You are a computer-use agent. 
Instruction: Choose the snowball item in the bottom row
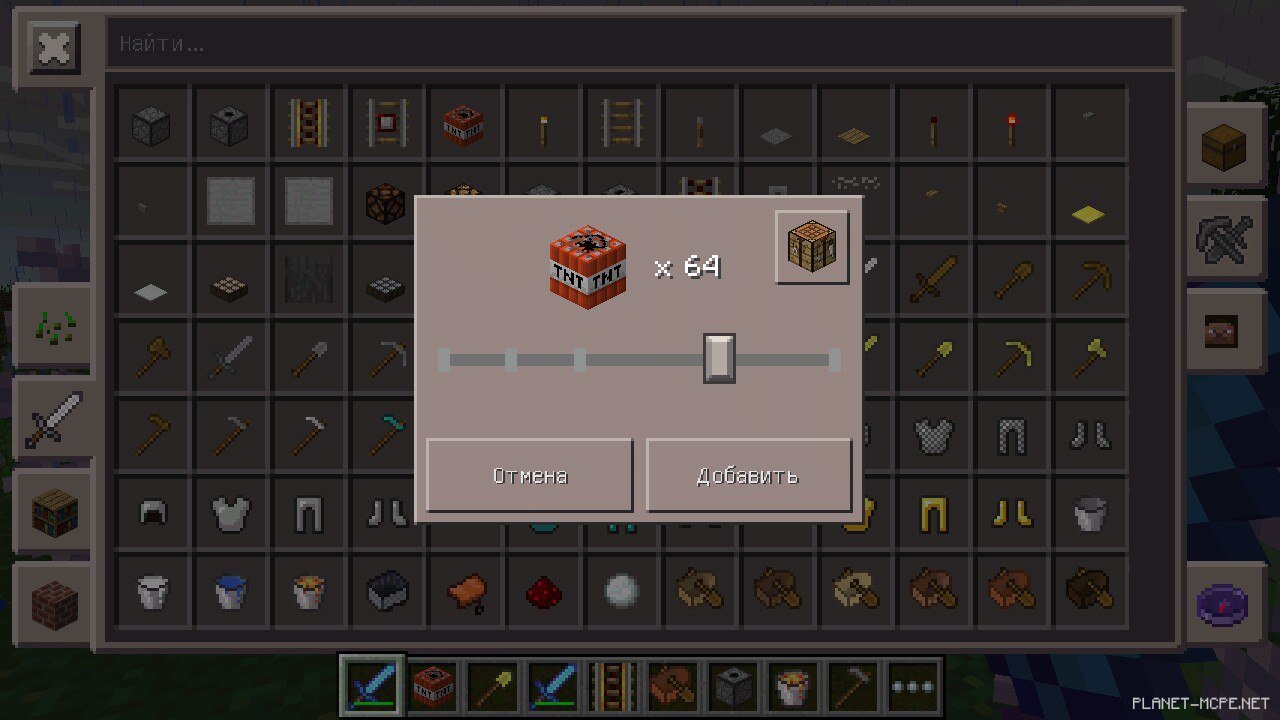[621, 591]
